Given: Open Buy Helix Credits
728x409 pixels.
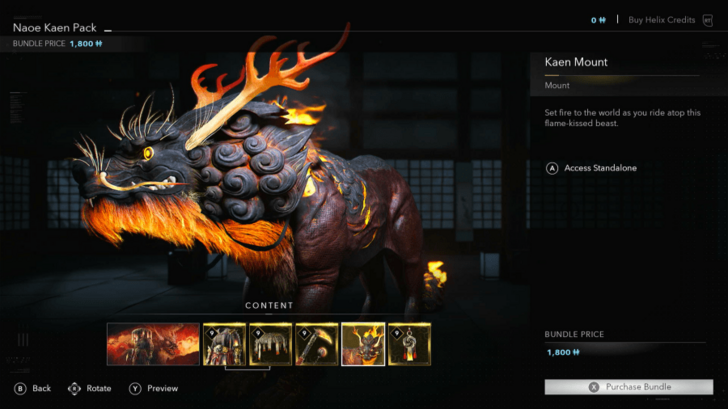Looking at the screenshot, I should click(x=662, y=20).
